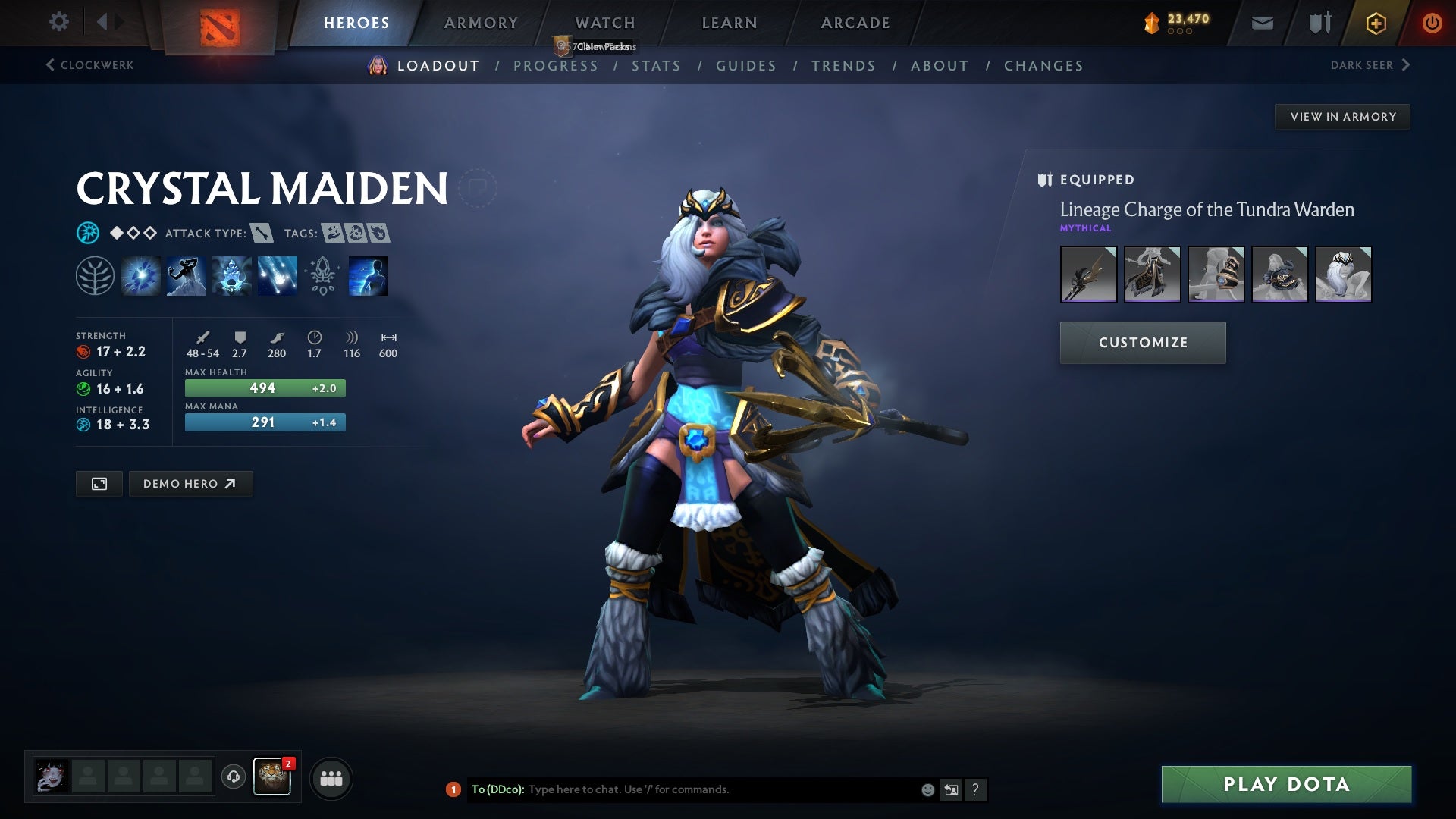
Task: Select the Freezing Field ultimate ability icon
Action: pyautogui.click(x=276, y=275)
